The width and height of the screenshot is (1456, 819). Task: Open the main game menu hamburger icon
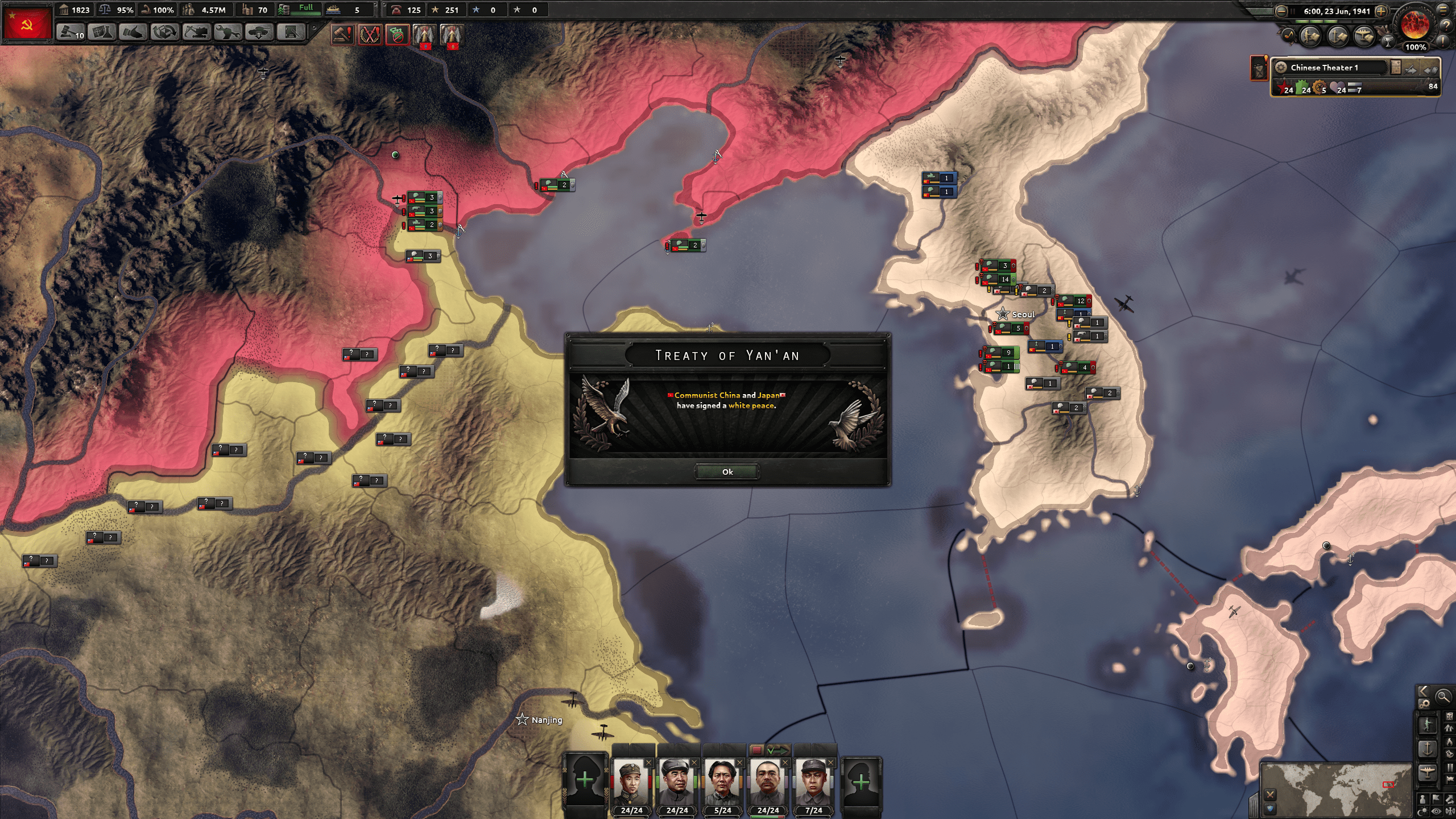point(1443,10)
